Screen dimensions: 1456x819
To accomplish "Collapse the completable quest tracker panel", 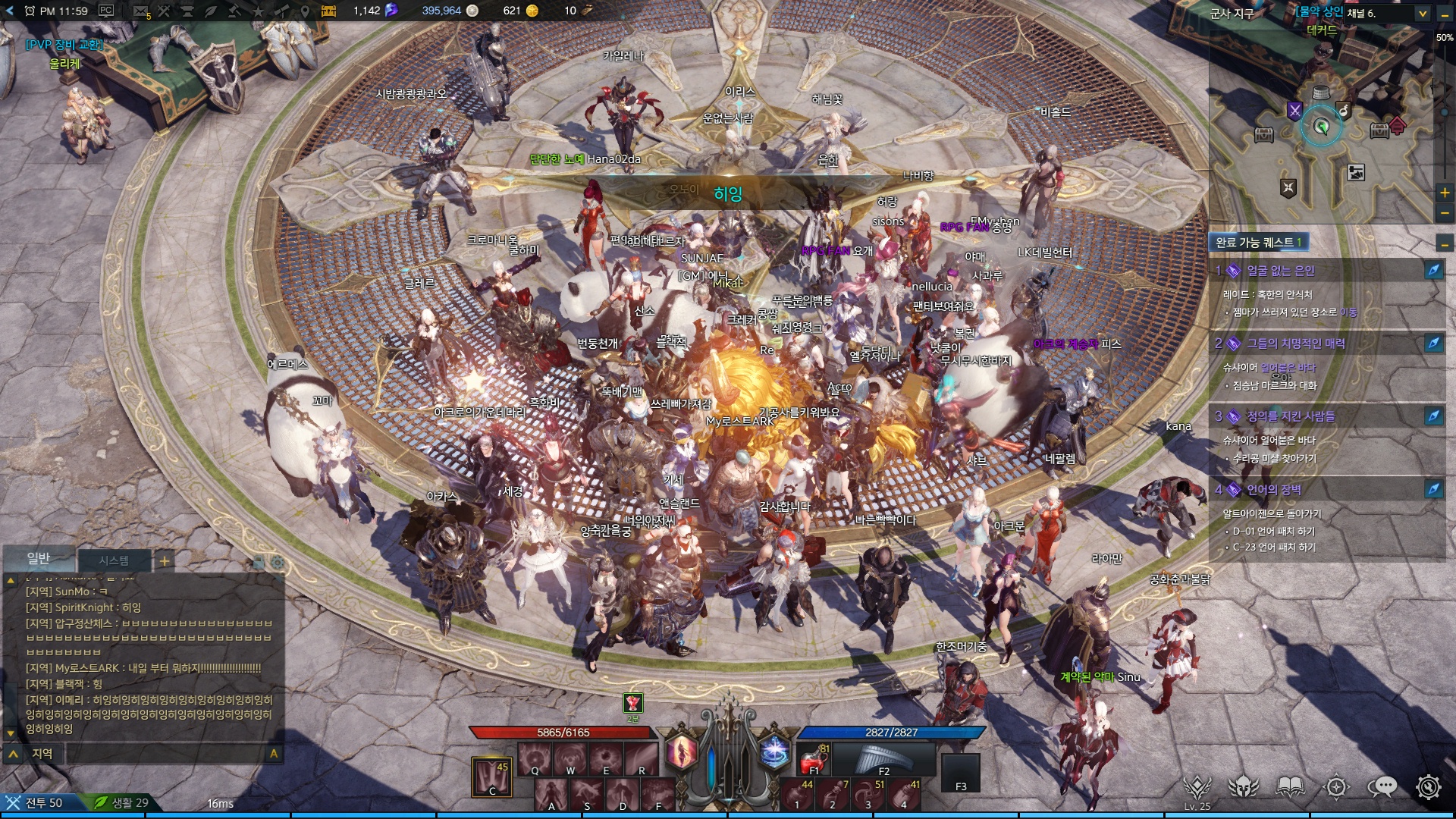I will [1445, 244].
